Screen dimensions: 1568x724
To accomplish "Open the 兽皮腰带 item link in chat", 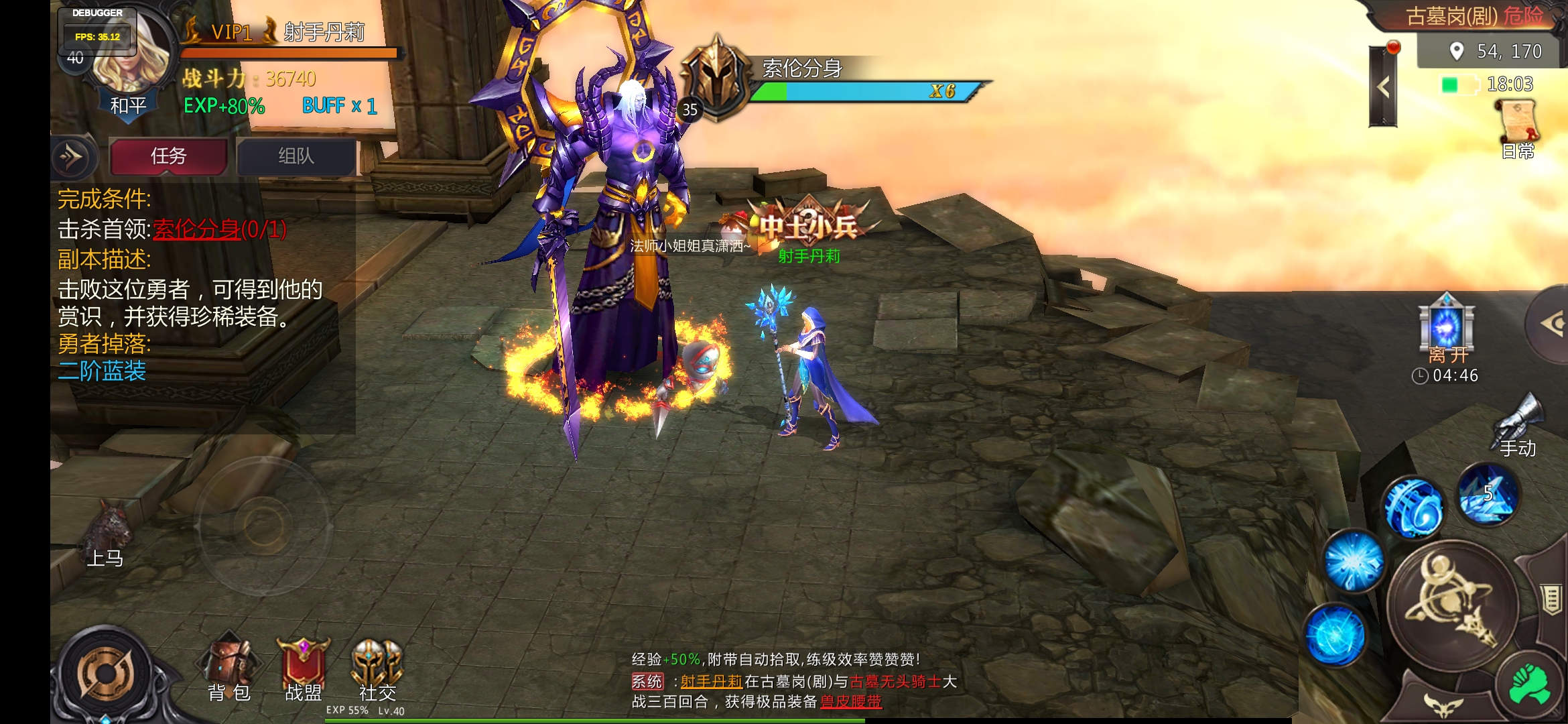I will click(851, 702).
